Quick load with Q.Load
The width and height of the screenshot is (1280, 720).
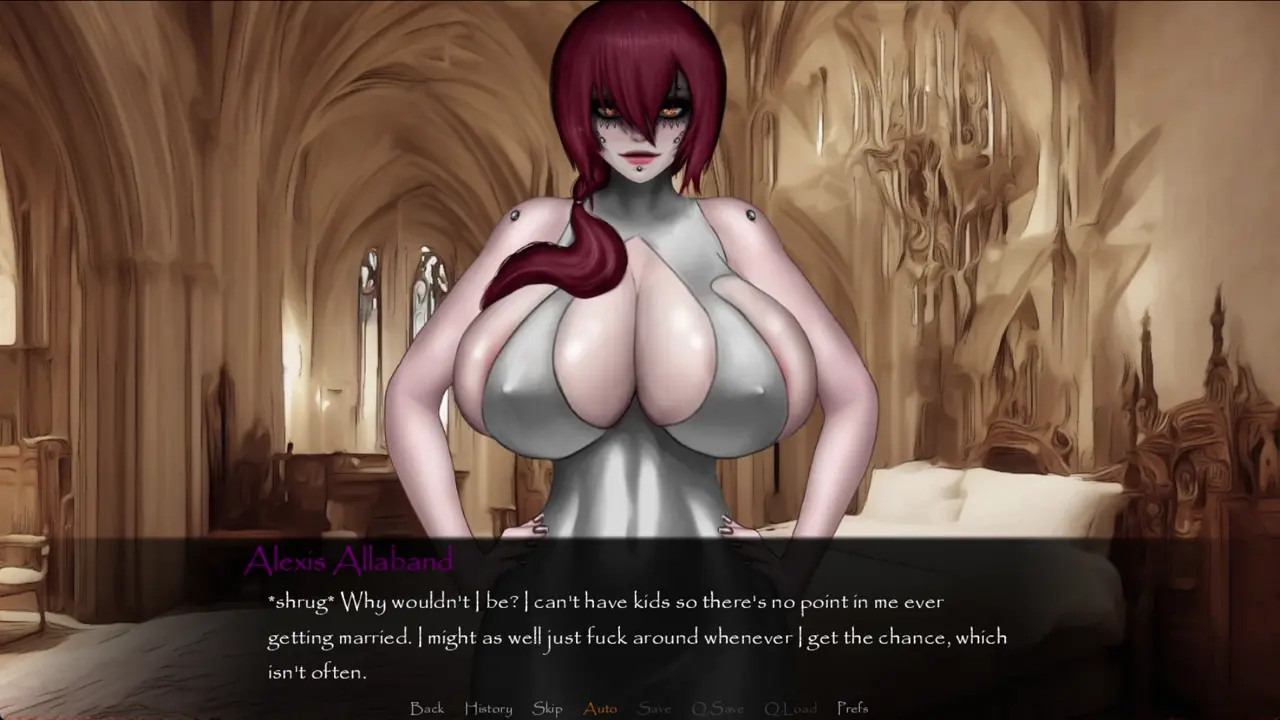(790, 708)
